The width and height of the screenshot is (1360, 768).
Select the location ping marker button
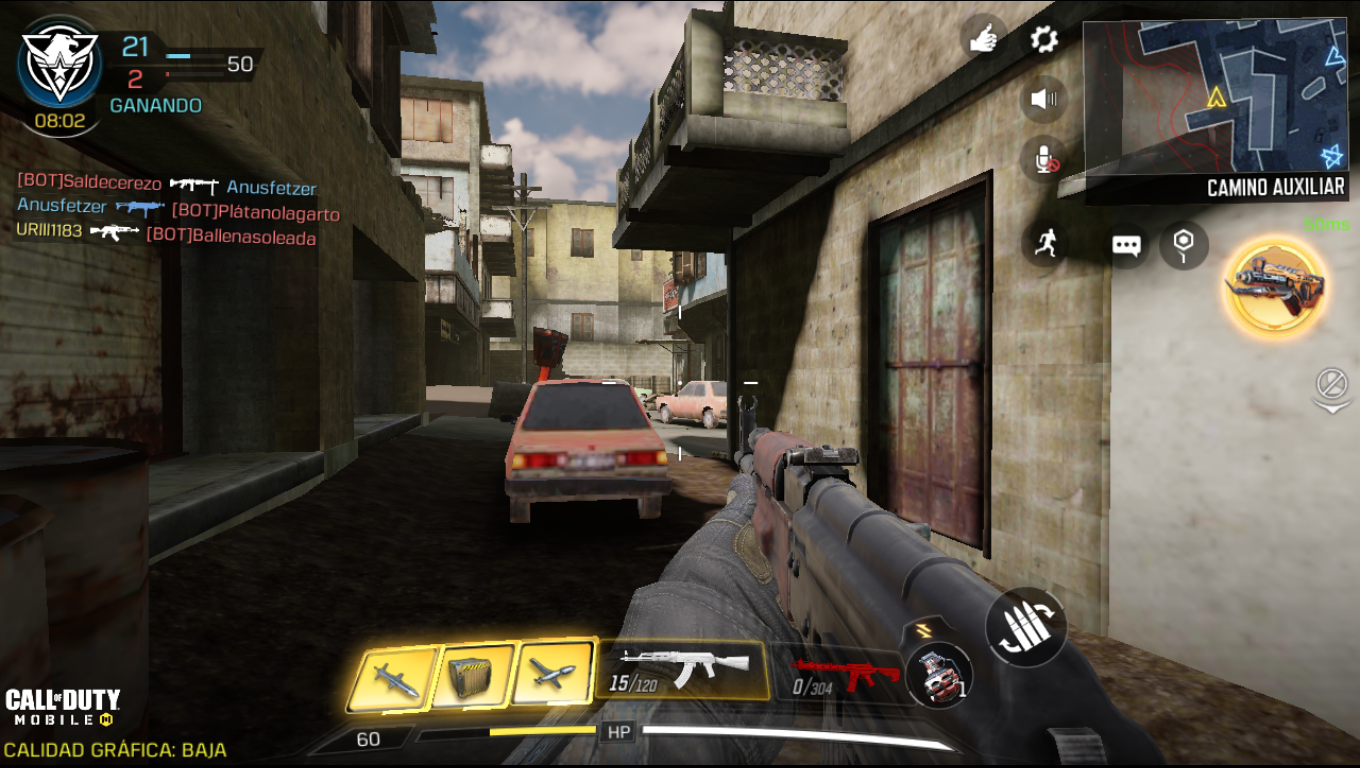point(1183,244)
